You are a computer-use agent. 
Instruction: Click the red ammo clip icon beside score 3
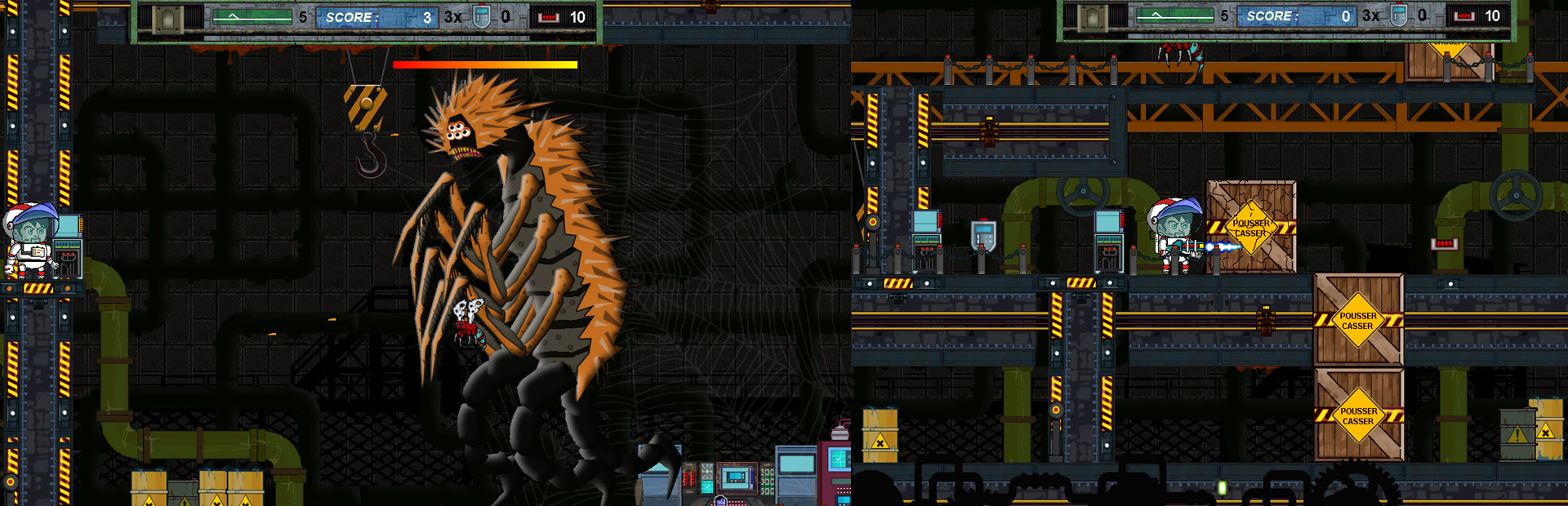coord(549,17)
